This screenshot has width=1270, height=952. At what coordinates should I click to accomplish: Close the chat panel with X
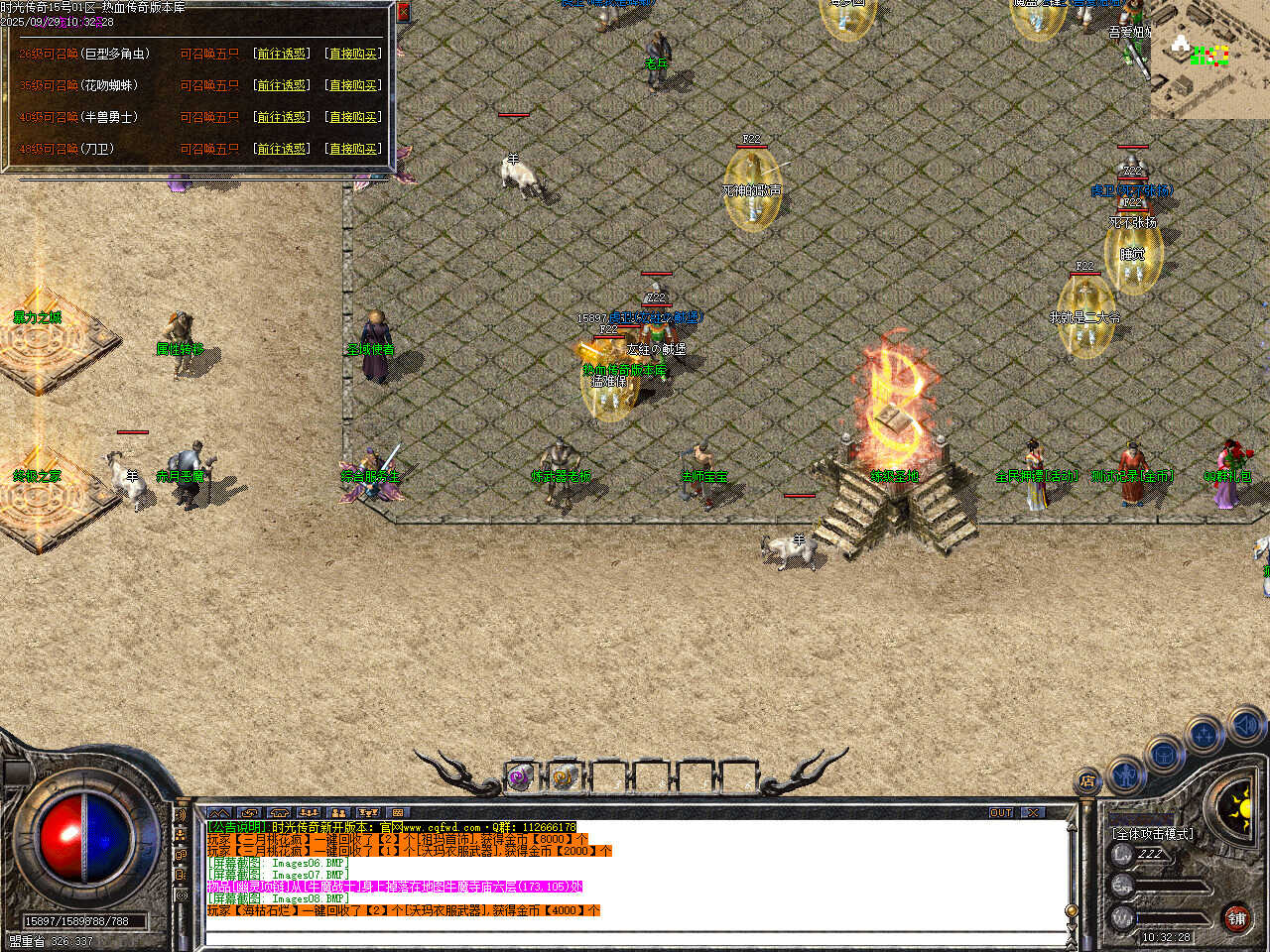click(x=1034, y=812)
